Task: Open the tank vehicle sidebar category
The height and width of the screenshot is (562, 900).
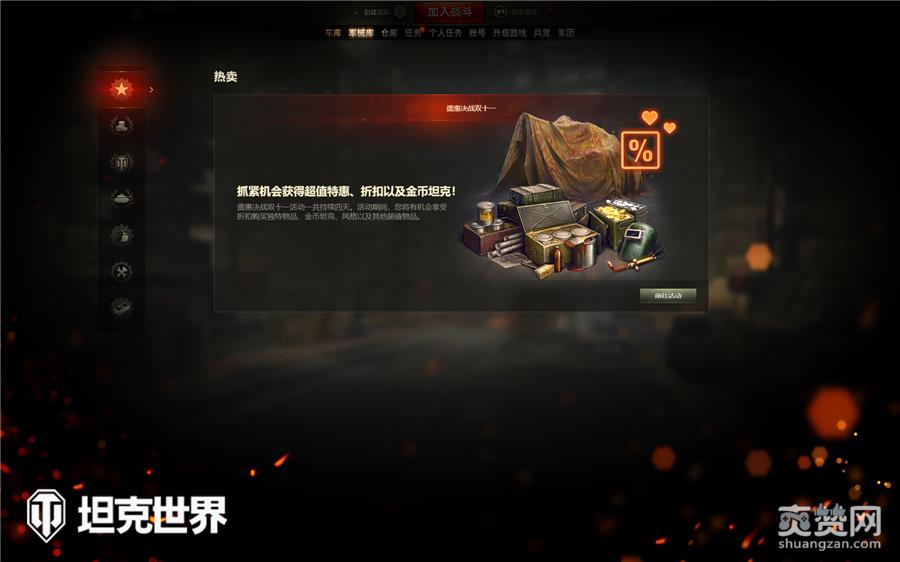Action: [x=121, y=198]
